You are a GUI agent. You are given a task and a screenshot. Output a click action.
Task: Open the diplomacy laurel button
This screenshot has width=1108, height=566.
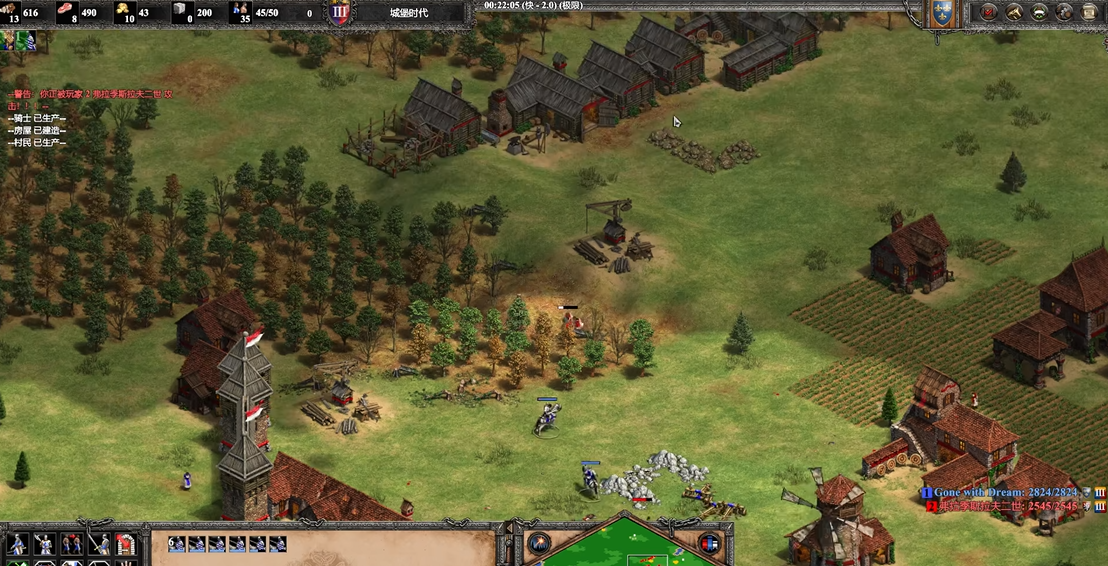tap(1039, 12)
